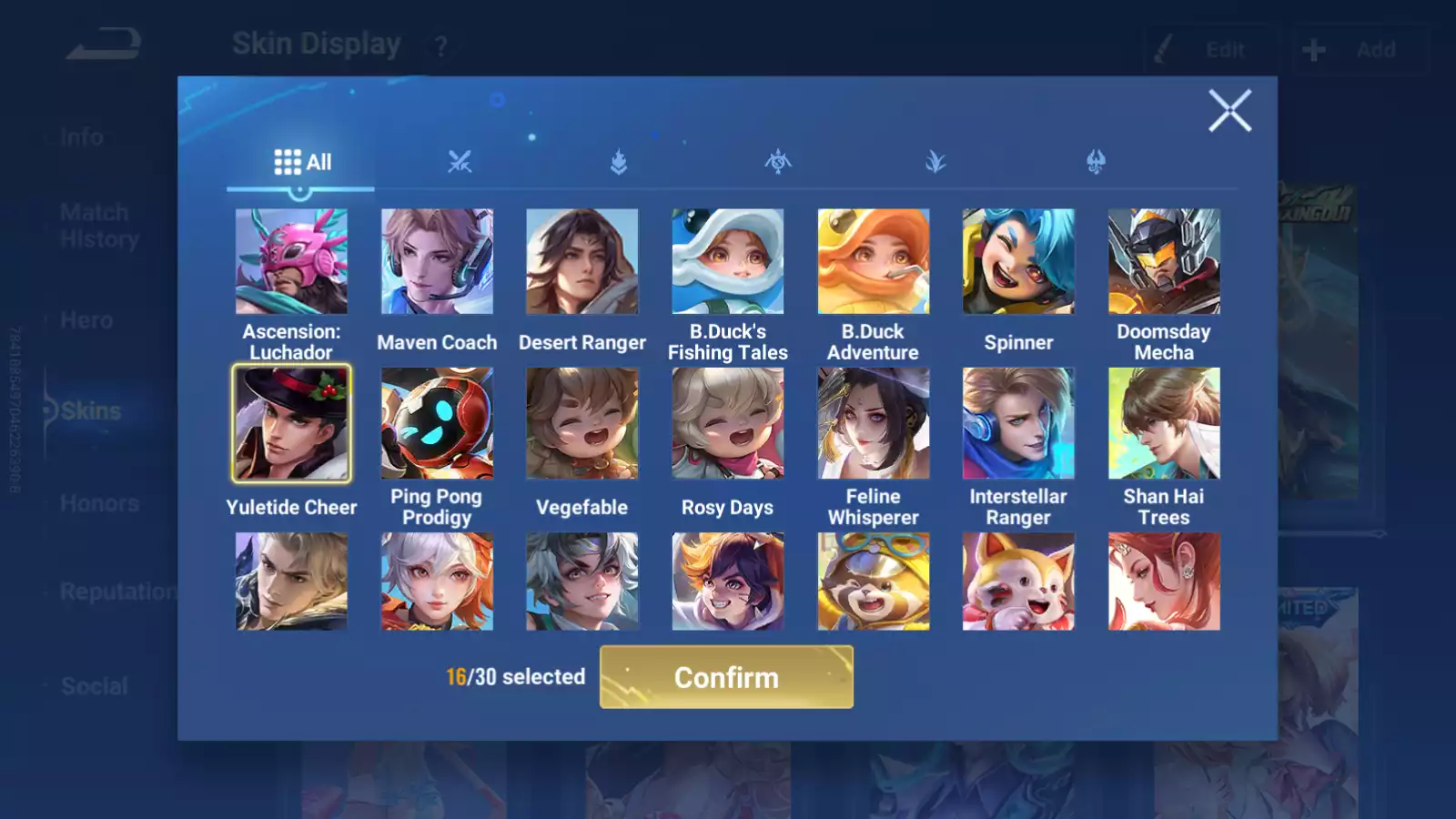This screenshot has height=819, width=1456.
Task: Open the flame emblem skin category filter
Action: [617, 162]
